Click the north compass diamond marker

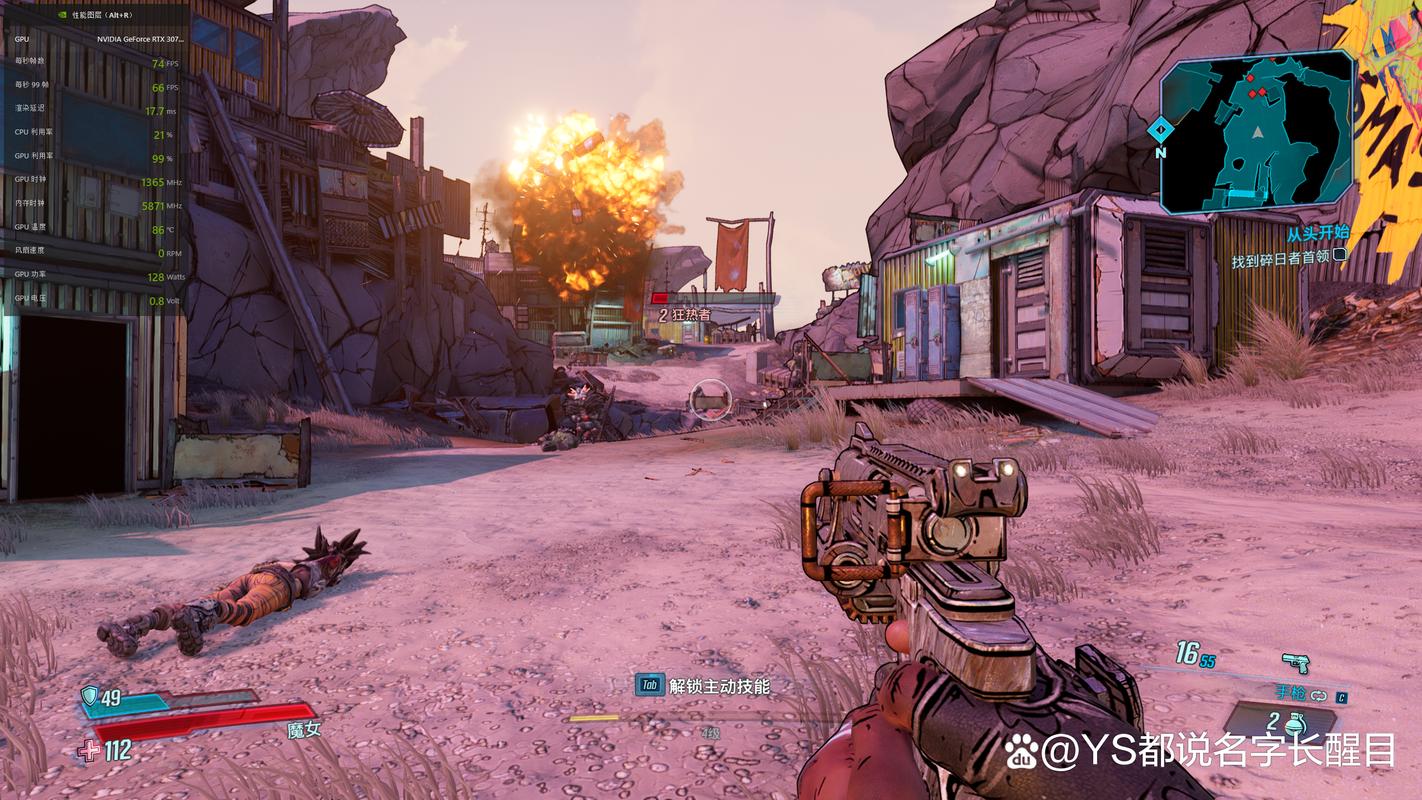(x=1160, y=129)
